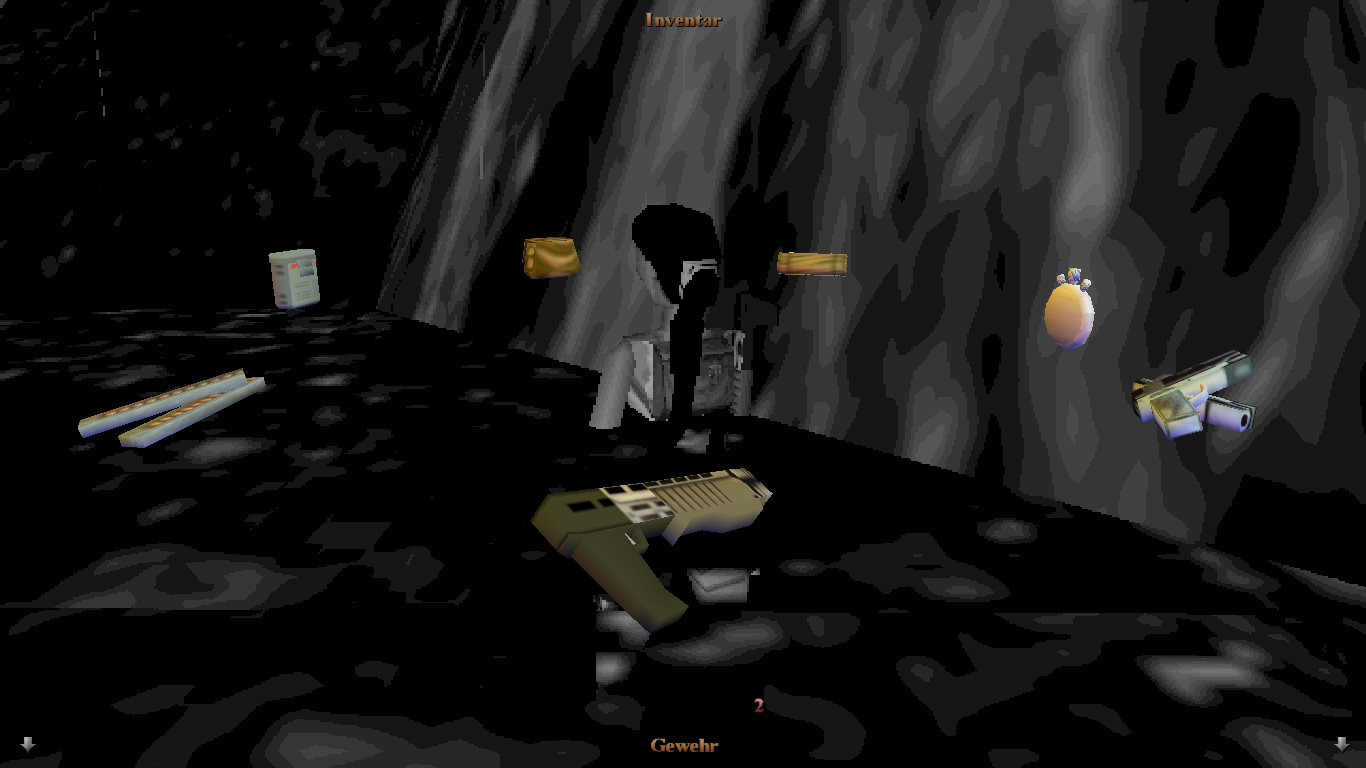Click the bottom-left down arrow

pyautogui.click(x=28, y=744)
